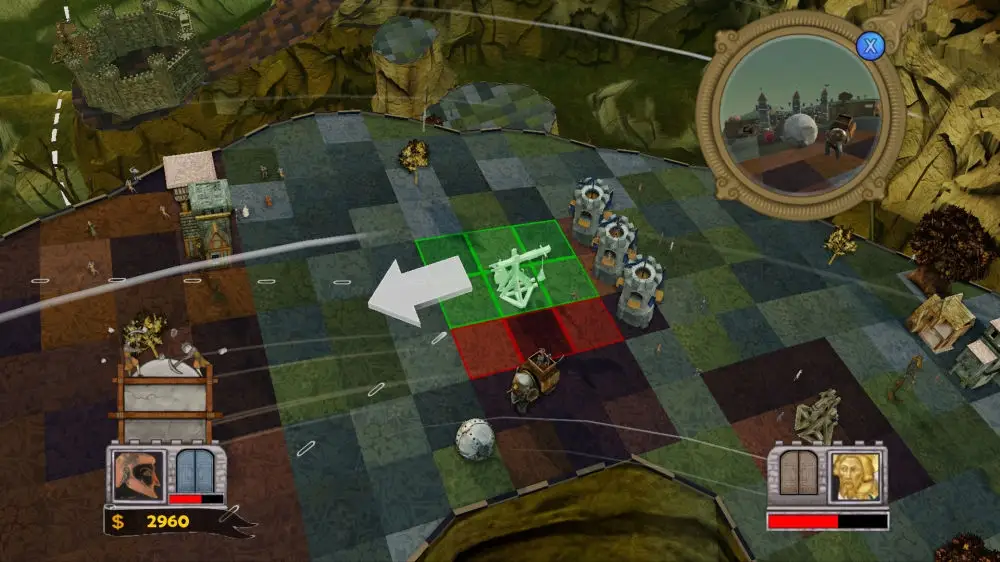
Task: Click the golden bearded opponent portrait
Action: point(857,479)
